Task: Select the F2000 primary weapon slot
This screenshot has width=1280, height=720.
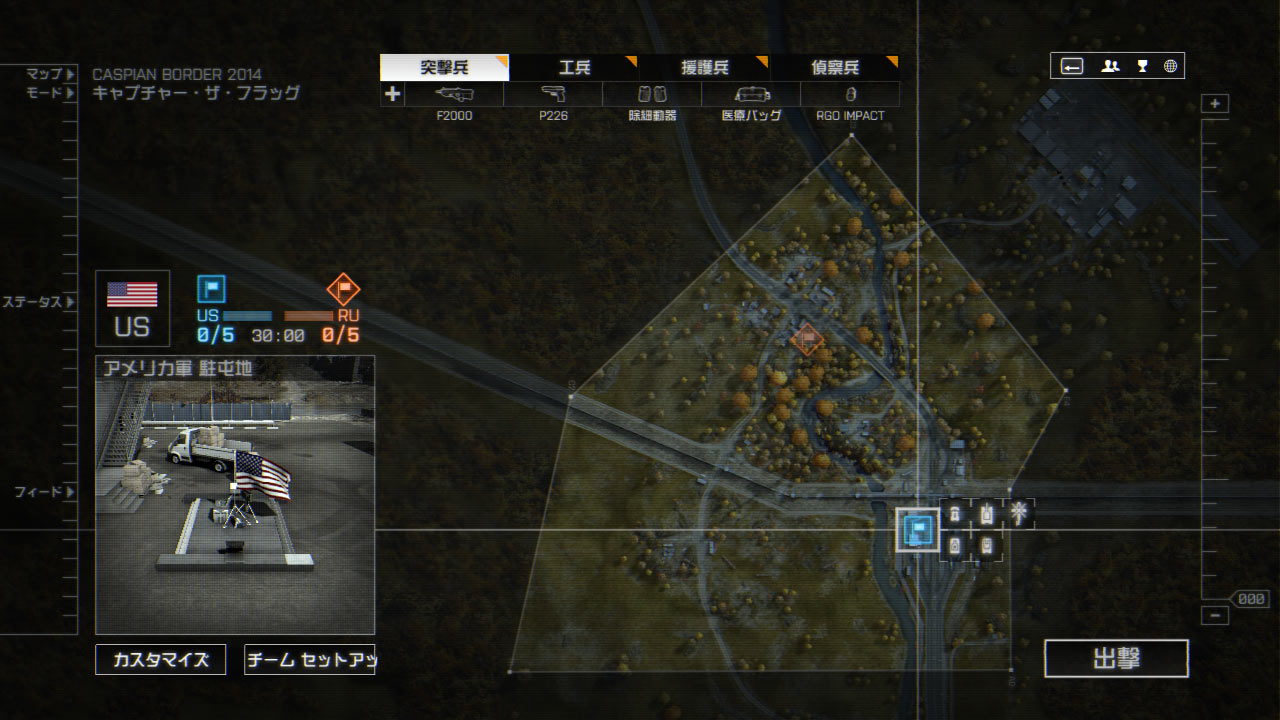Action: [x=454, y=95]
